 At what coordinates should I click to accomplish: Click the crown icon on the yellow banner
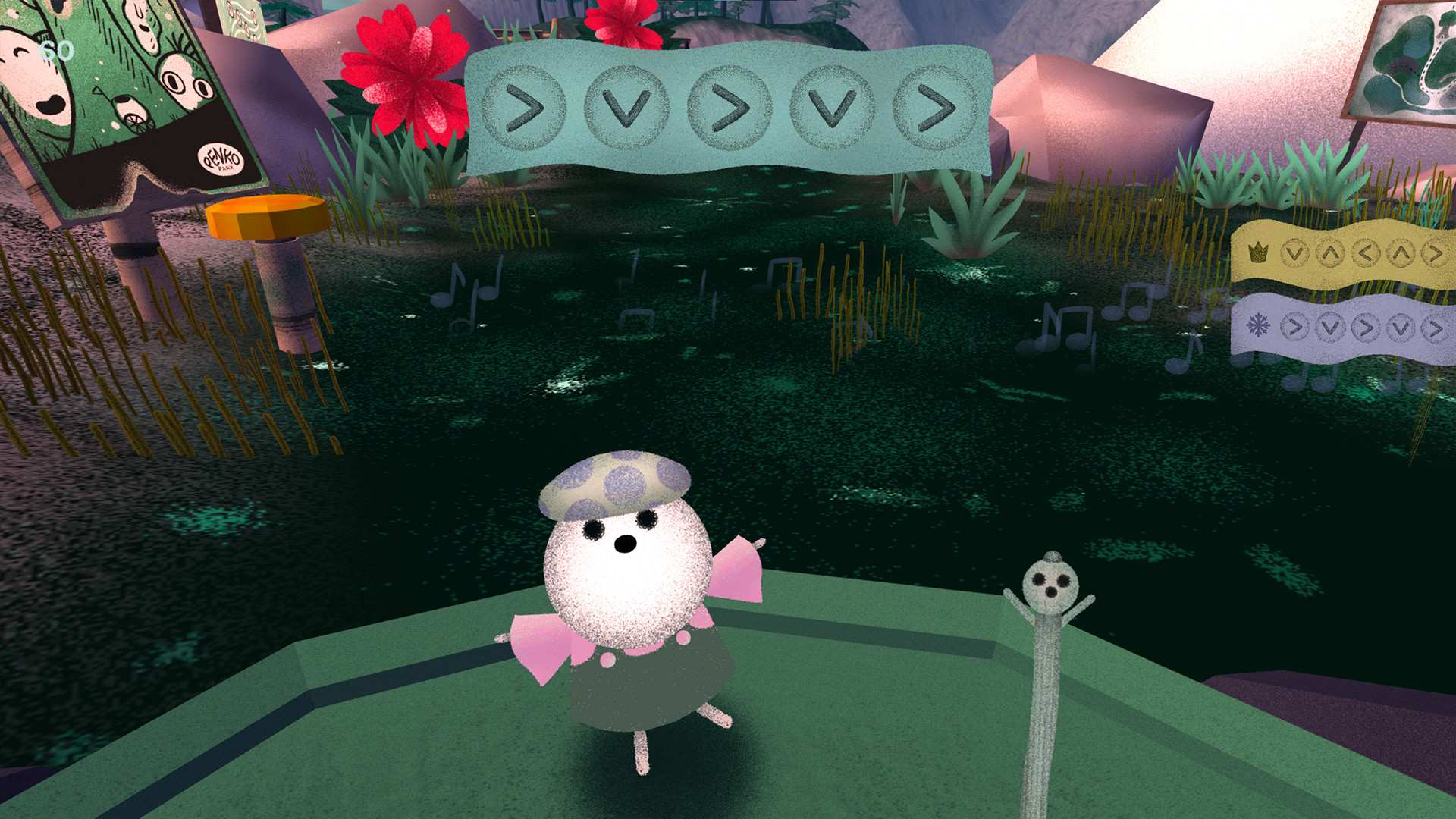click(1257, 252)
